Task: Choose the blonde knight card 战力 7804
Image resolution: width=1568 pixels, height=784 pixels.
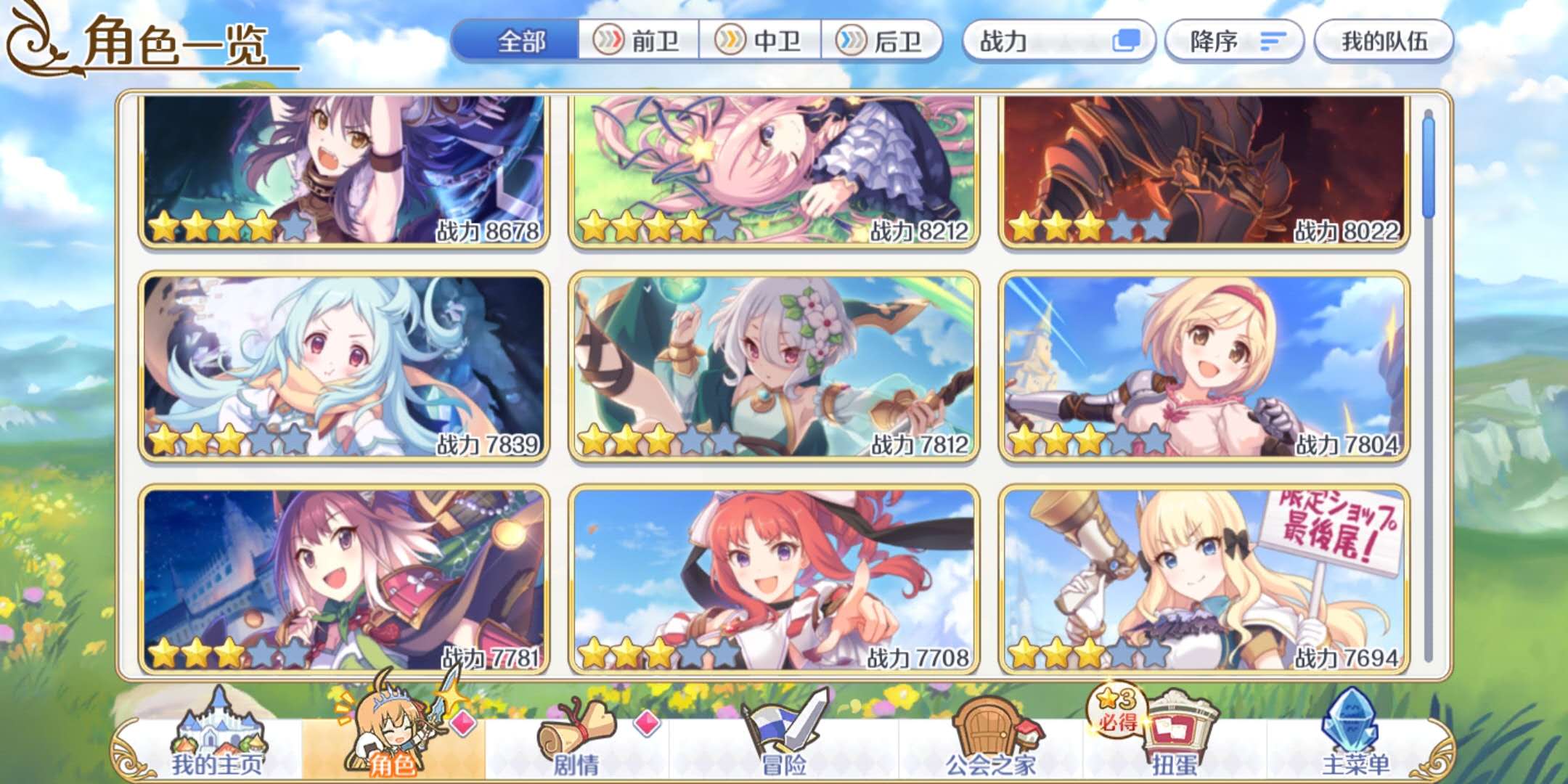Action: (x=1204, y=367)
